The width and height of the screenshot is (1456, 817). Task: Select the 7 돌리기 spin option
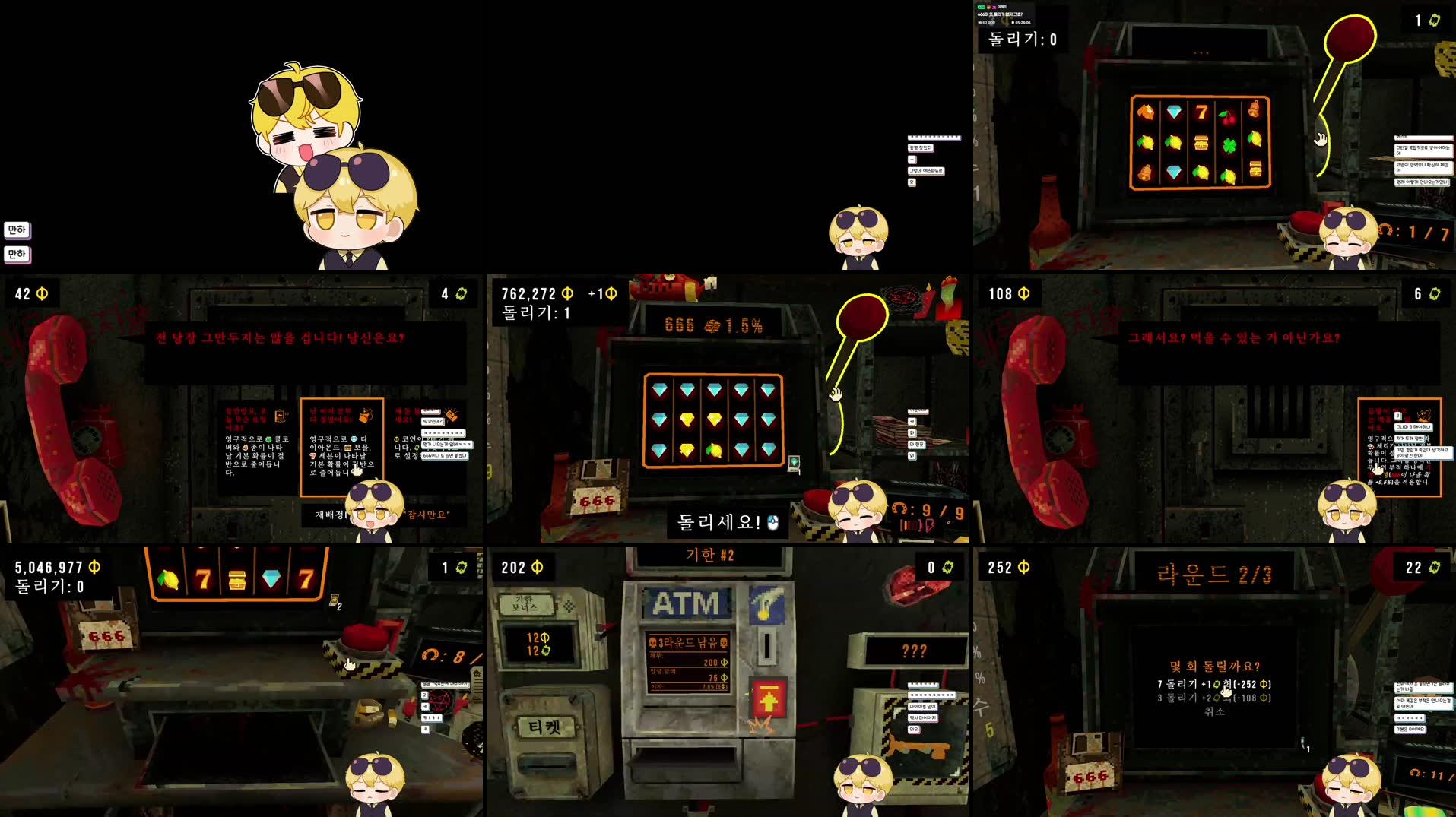click(1213, 684)
